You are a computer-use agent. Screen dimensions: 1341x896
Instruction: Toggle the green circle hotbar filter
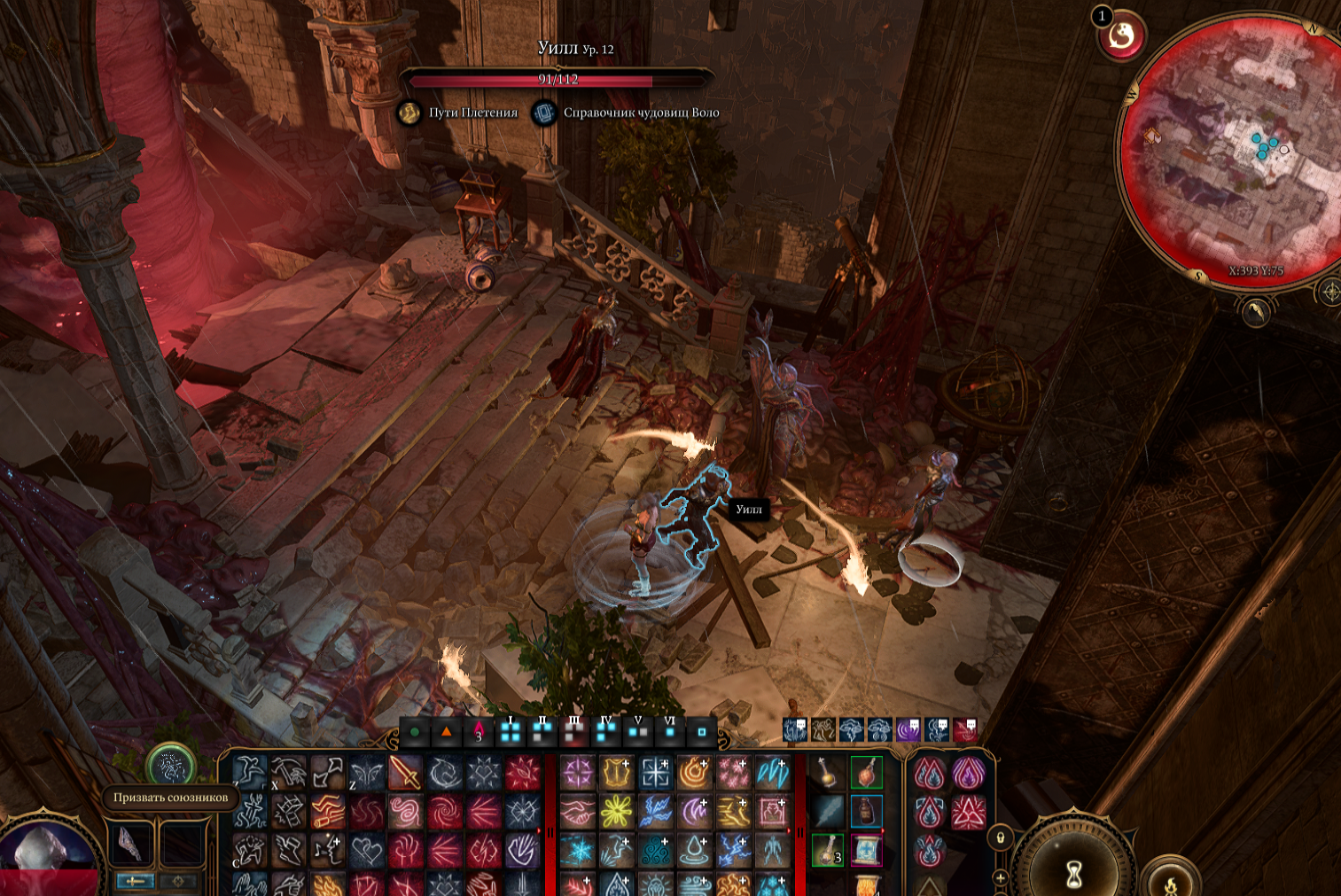414,731
